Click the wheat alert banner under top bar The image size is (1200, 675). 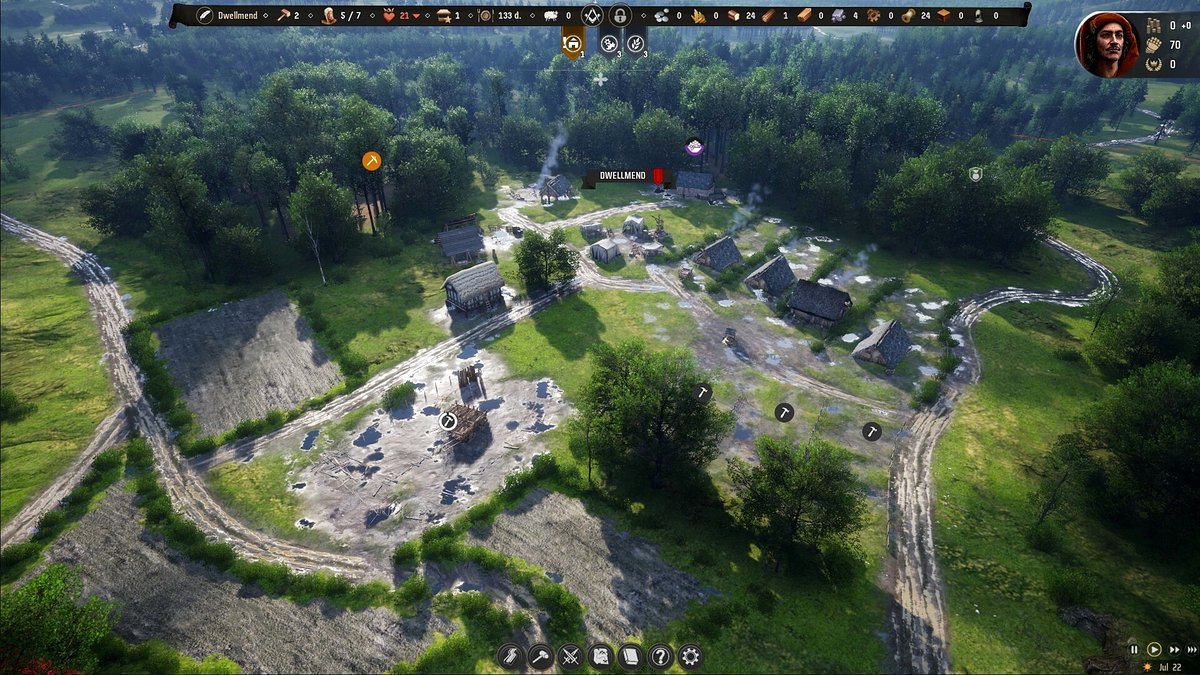[636, 43]
